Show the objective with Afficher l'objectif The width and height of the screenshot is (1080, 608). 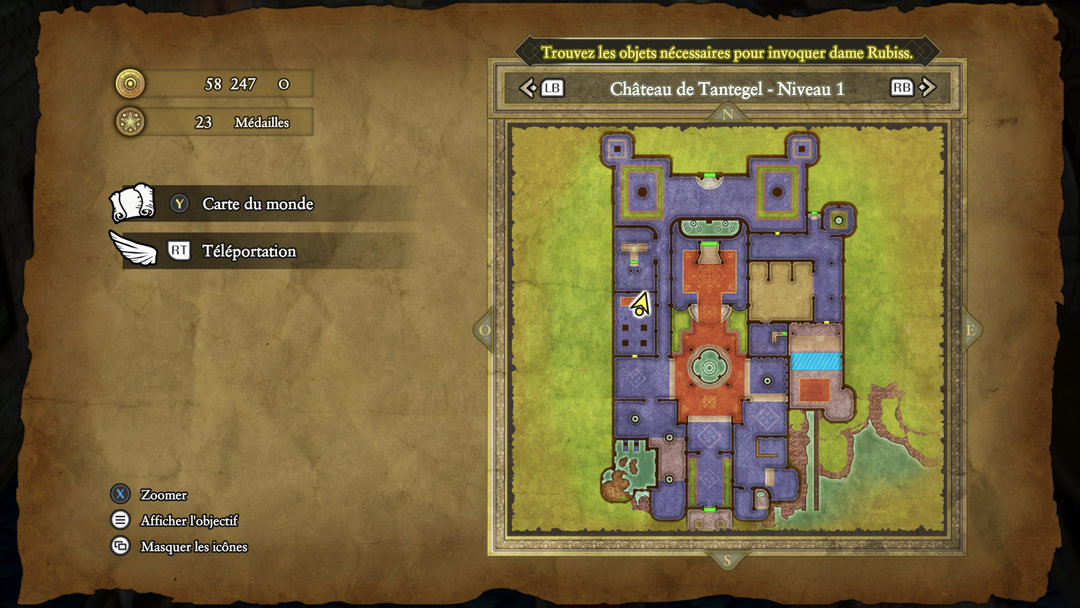[x=189, y=521]
